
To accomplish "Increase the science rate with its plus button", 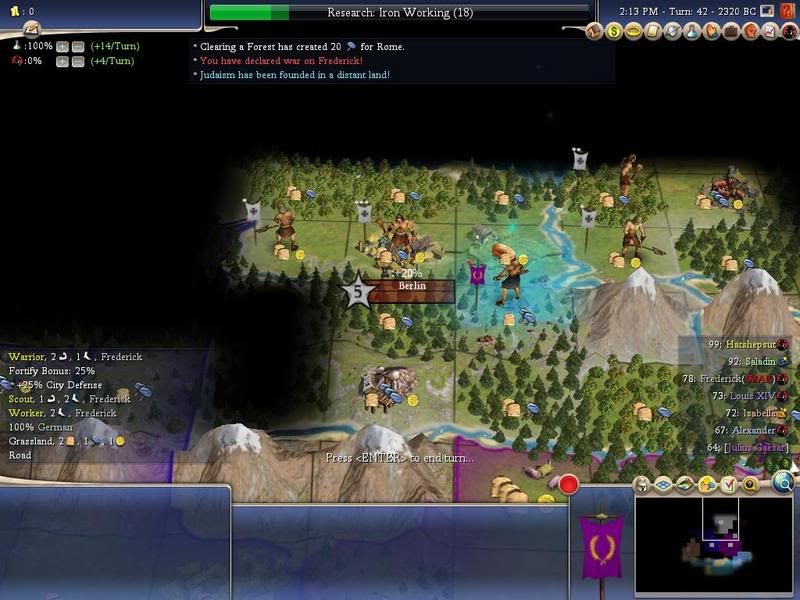I will 63,47.
